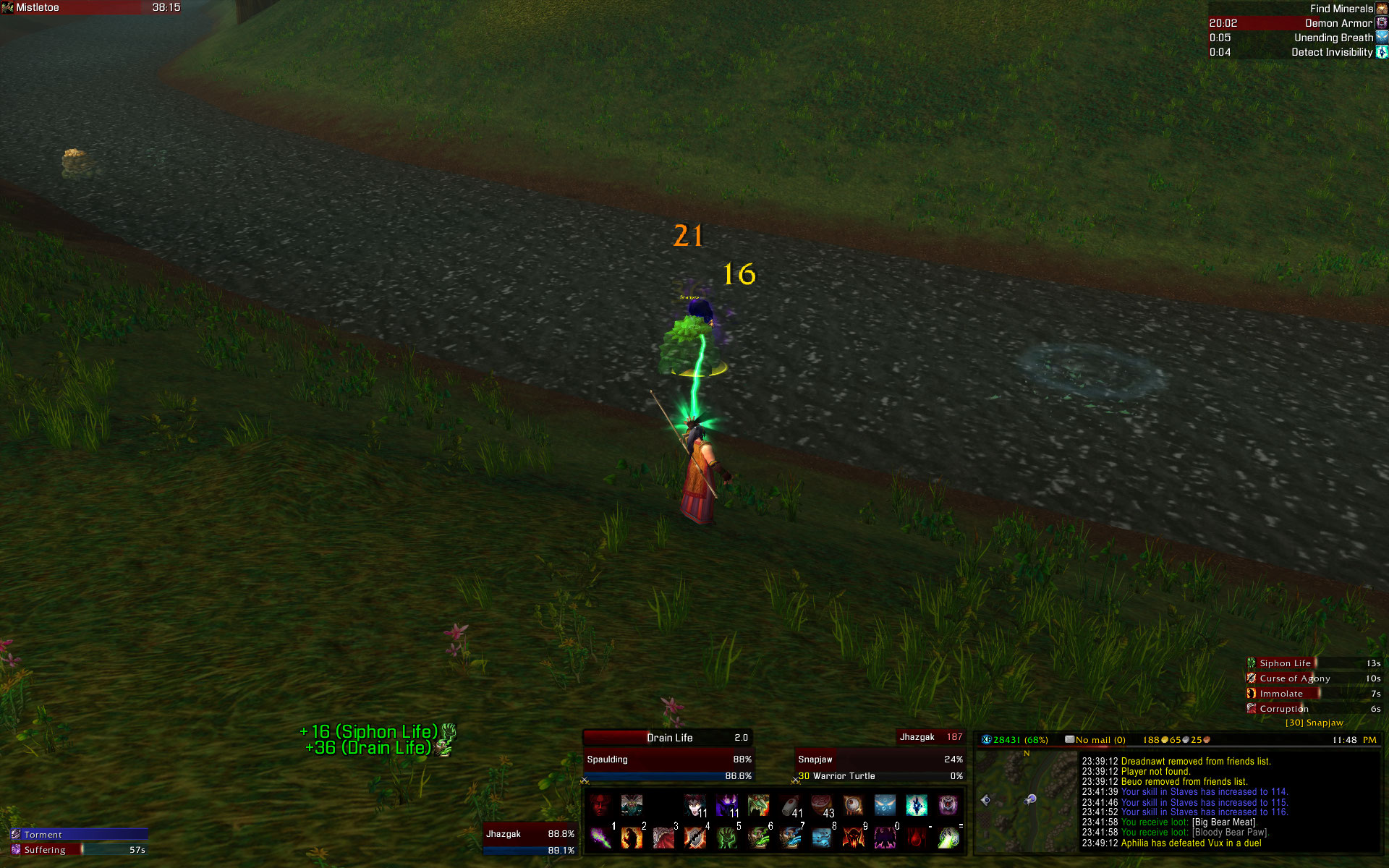Image resolution: width=1389 pixels, height=868 pixels.
Task: Eat the meat stack of 43
Action: click(822, 805)
